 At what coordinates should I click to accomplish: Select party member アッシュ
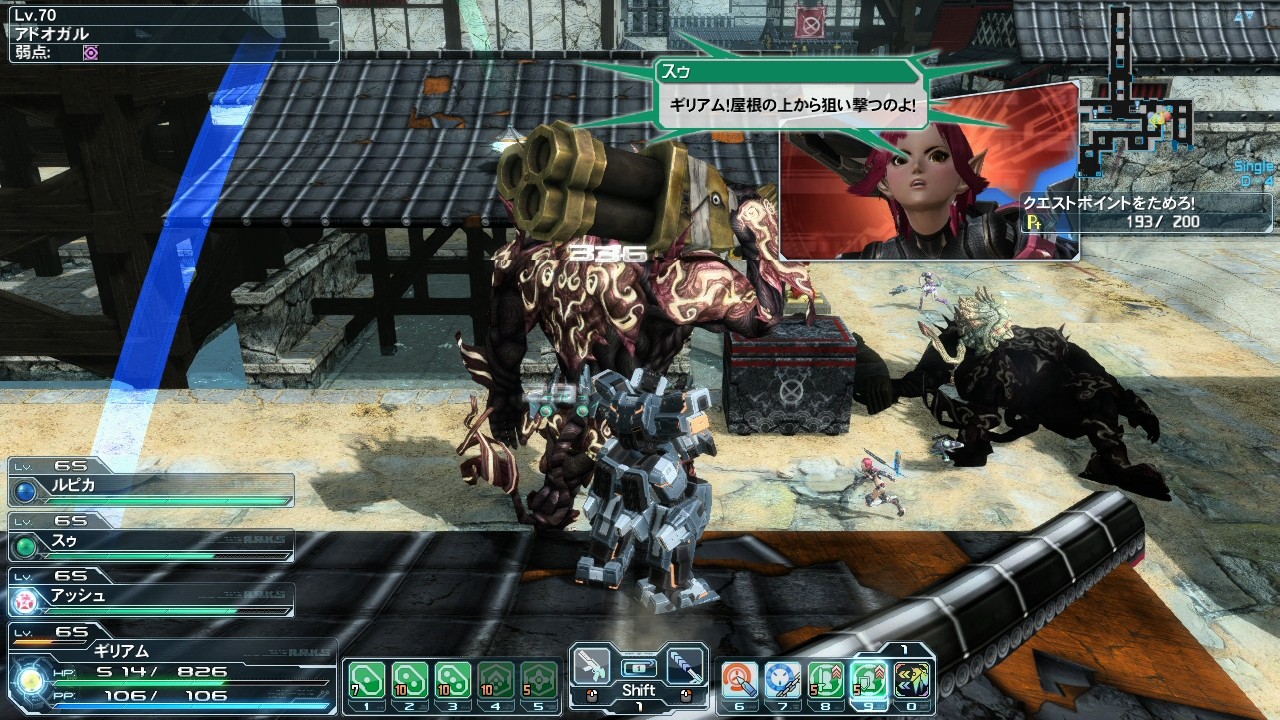[152, 598]
